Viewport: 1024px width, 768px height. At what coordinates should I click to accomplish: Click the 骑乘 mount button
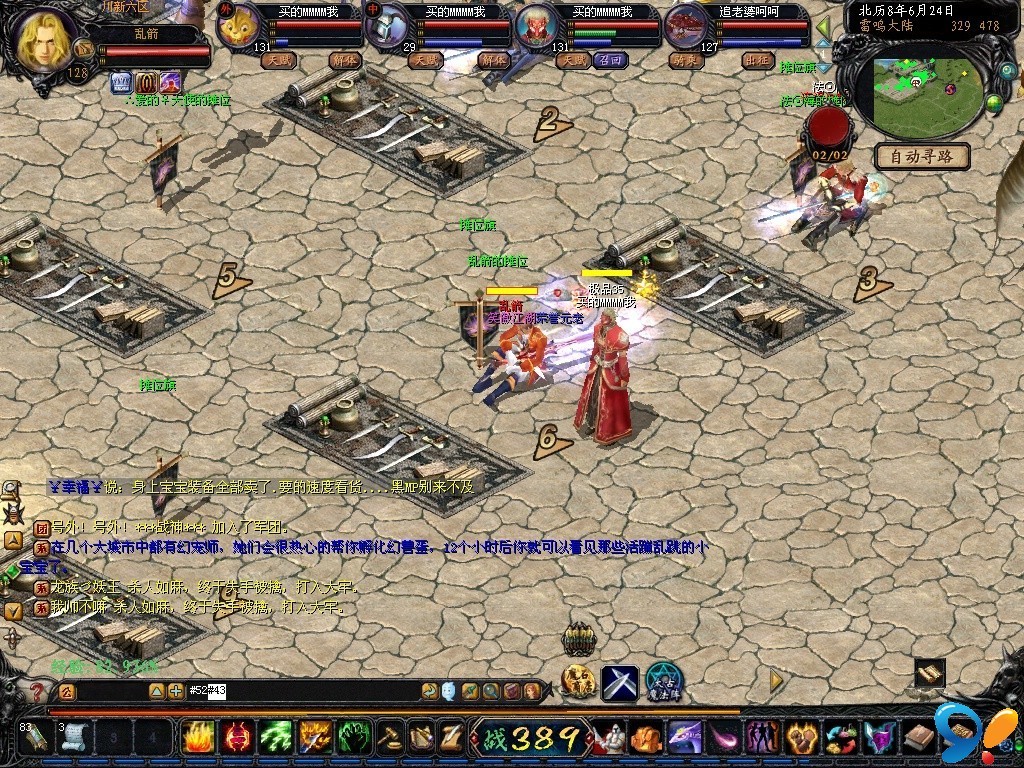[686, 60]
